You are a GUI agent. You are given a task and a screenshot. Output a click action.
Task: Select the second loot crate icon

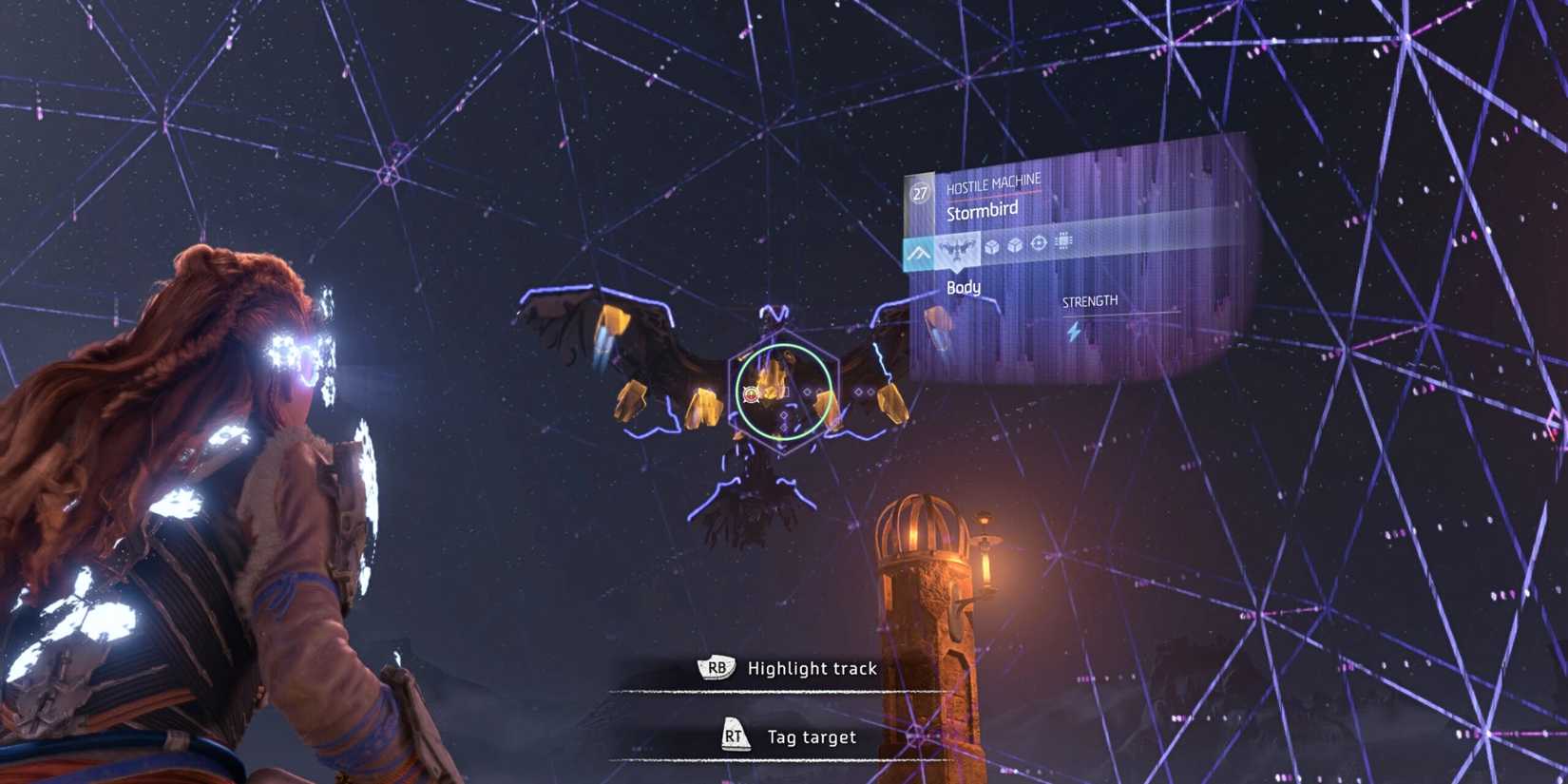(x=1015, y=246)
